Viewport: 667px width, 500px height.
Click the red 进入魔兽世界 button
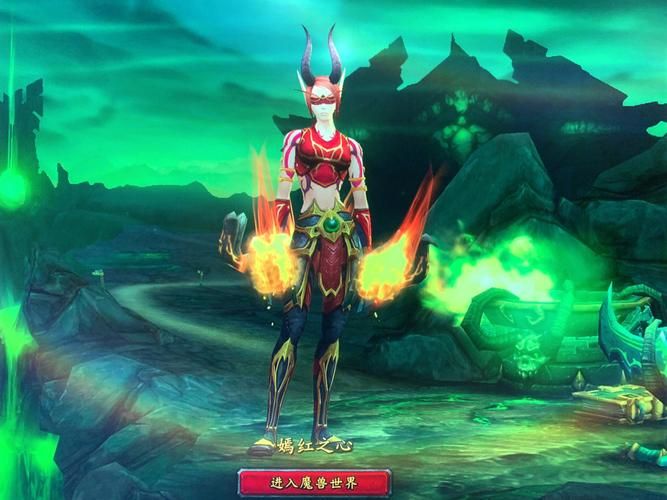pyautogui.click(x=314, y=482)
